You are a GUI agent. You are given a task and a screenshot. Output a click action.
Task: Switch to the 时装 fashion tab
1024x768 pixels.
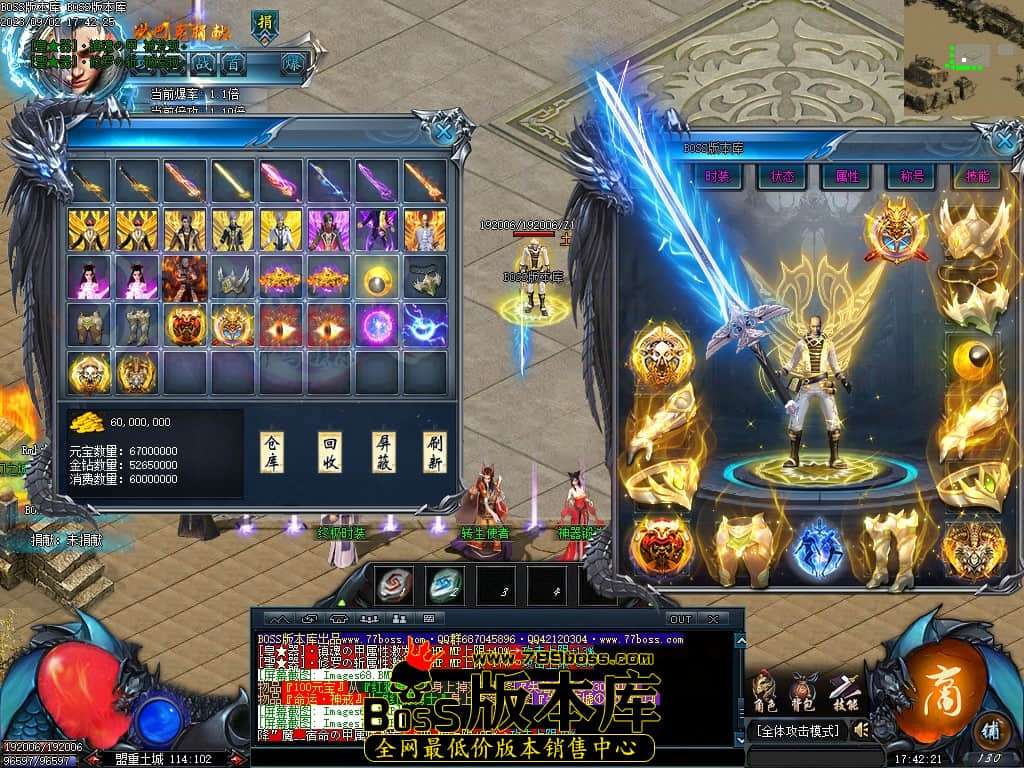[x=717, y=176]
